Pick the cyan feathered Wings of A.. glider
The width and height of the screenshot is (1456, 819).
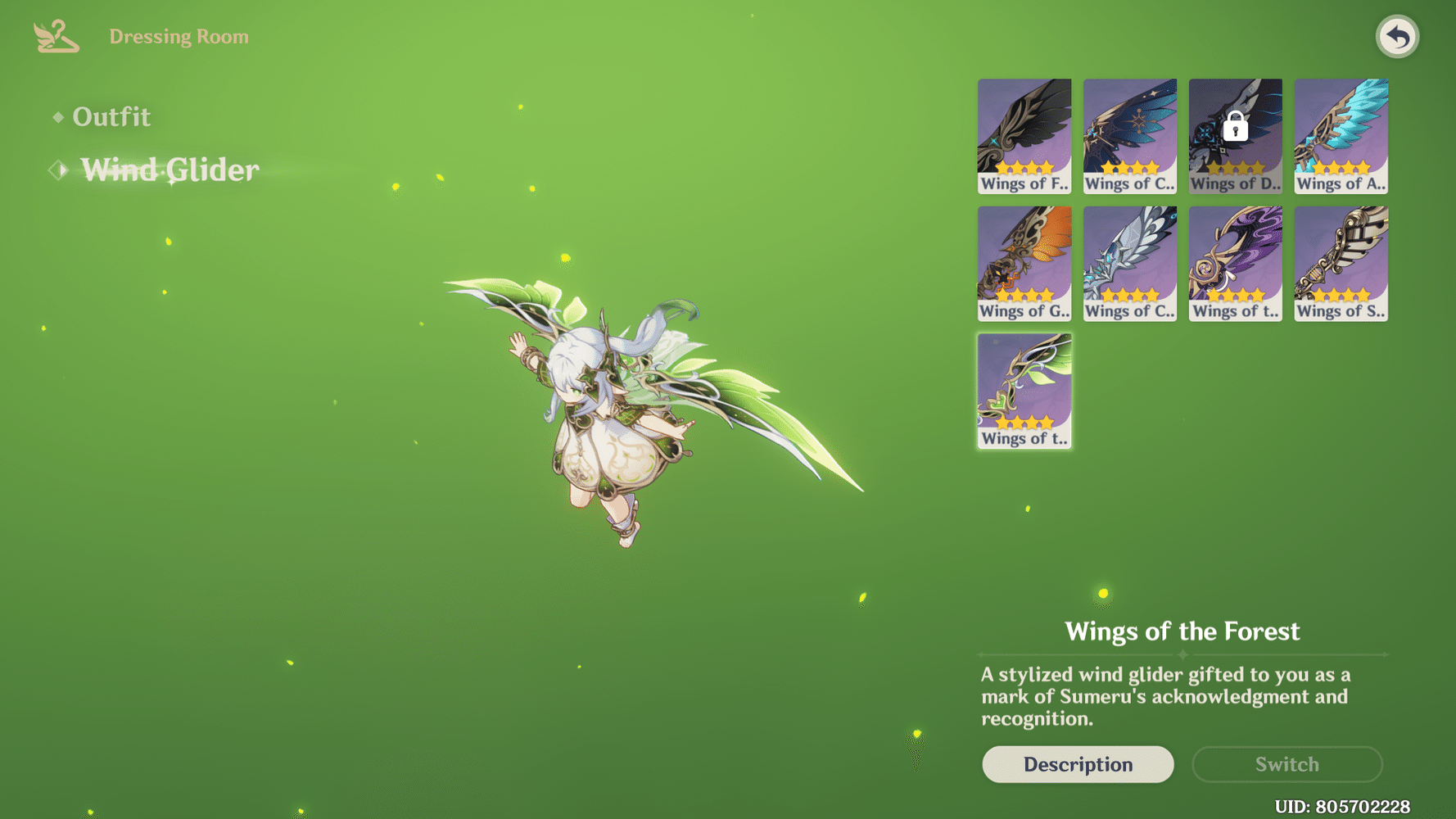[1341, 136]
